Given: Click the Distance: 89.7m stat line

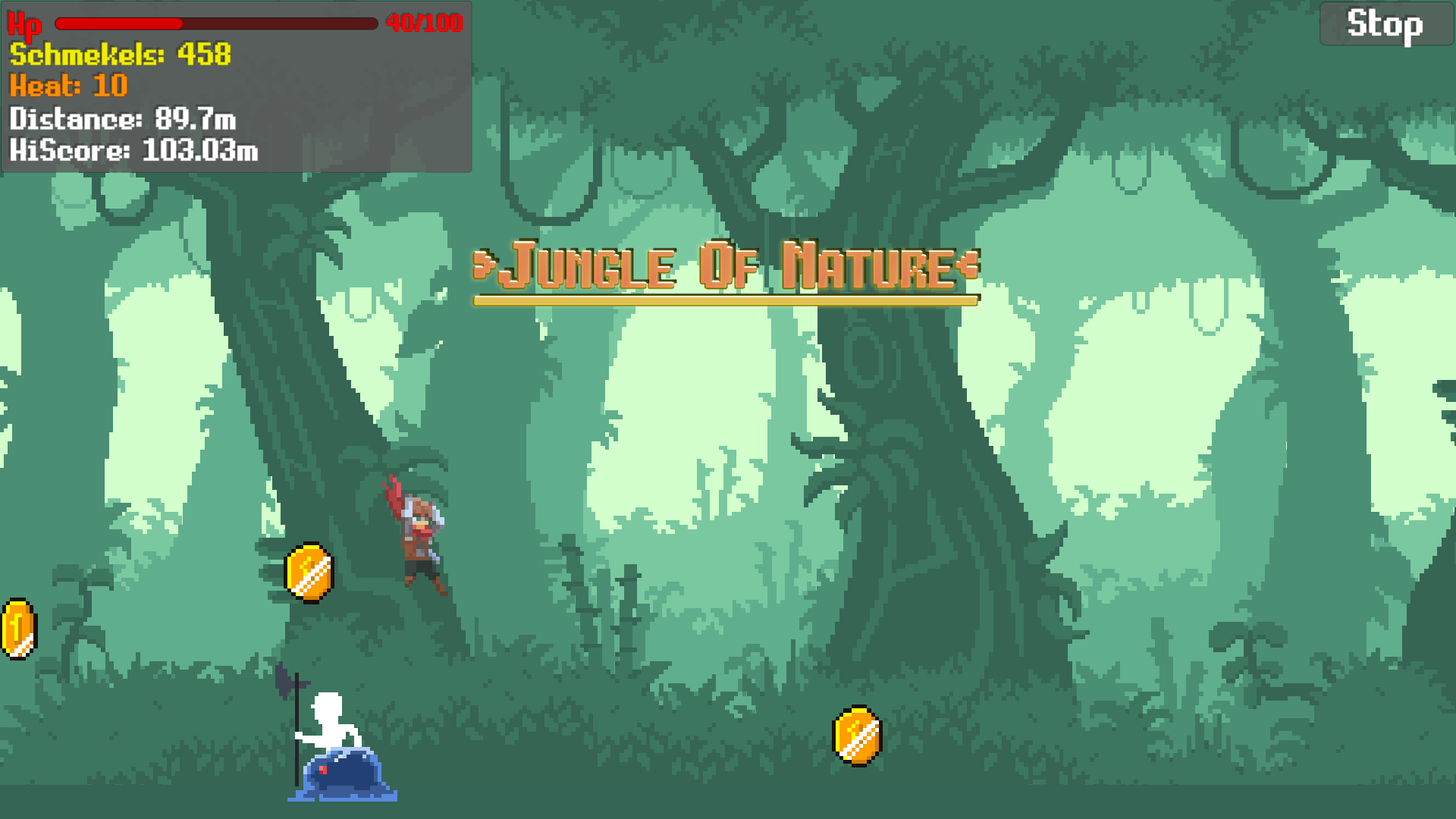Looking at the screenshot, I should [x=121, y=119].
